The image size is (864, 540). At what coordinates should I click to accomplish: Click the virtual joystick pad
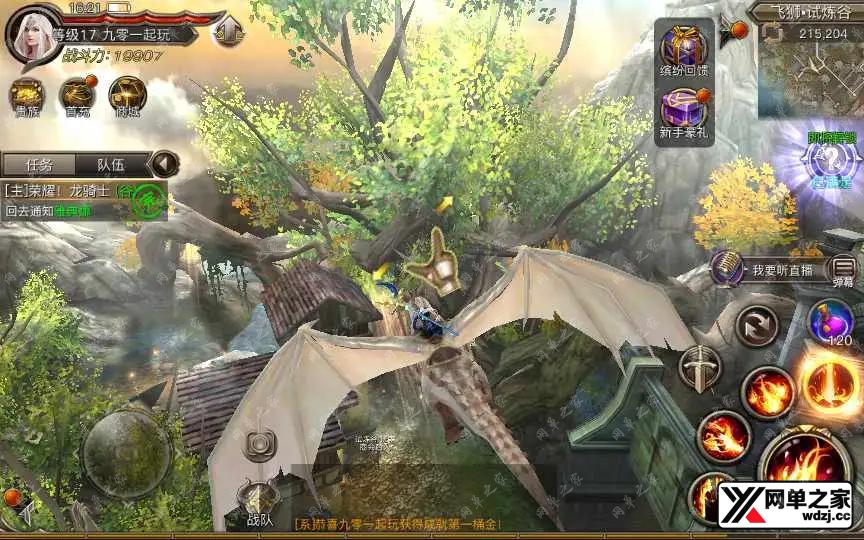point(127,450)
